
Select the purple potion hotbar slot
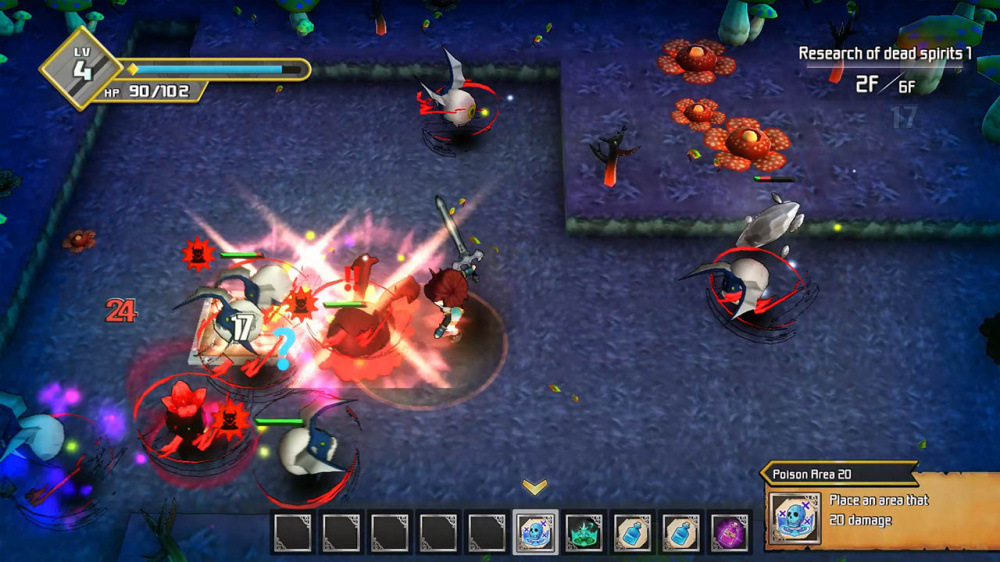pos(730,532)
